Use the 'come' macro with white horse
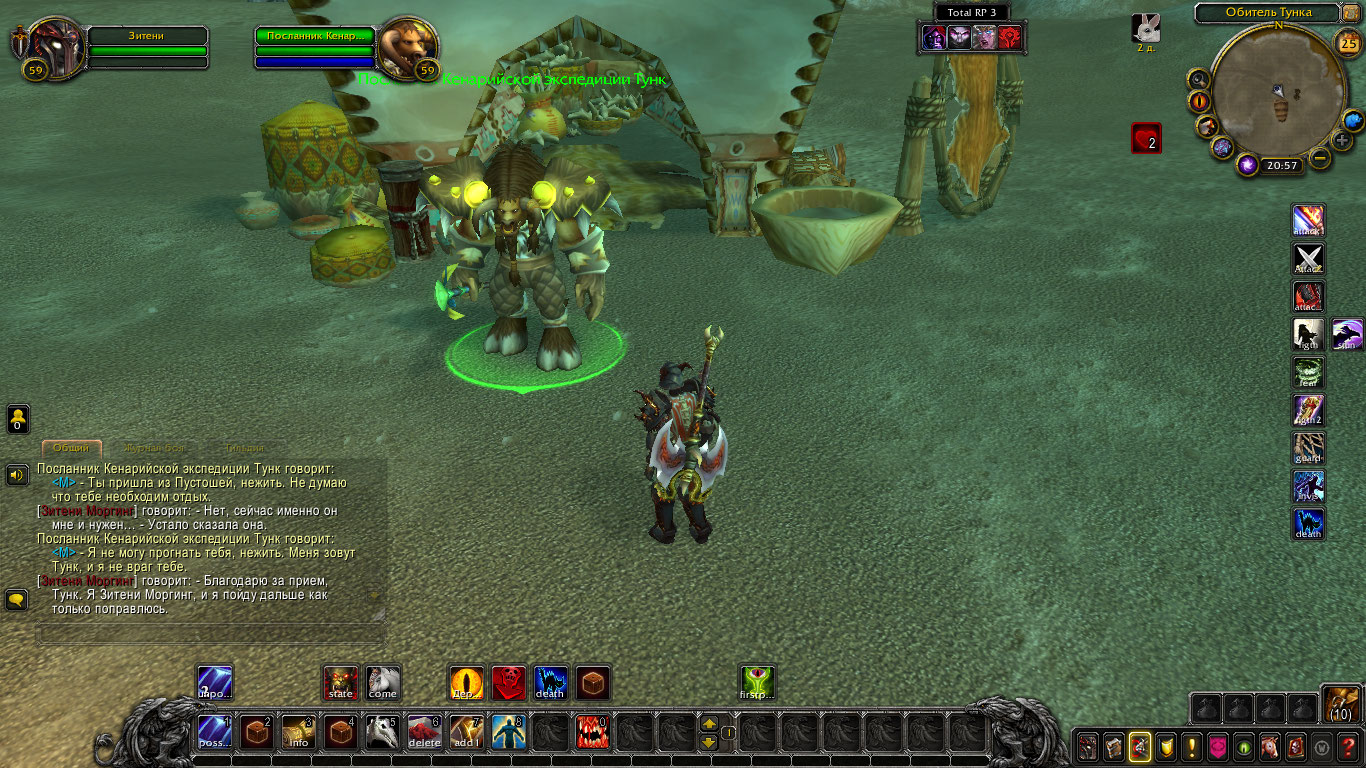This screenshot has height=768, width=1366. 382,683
